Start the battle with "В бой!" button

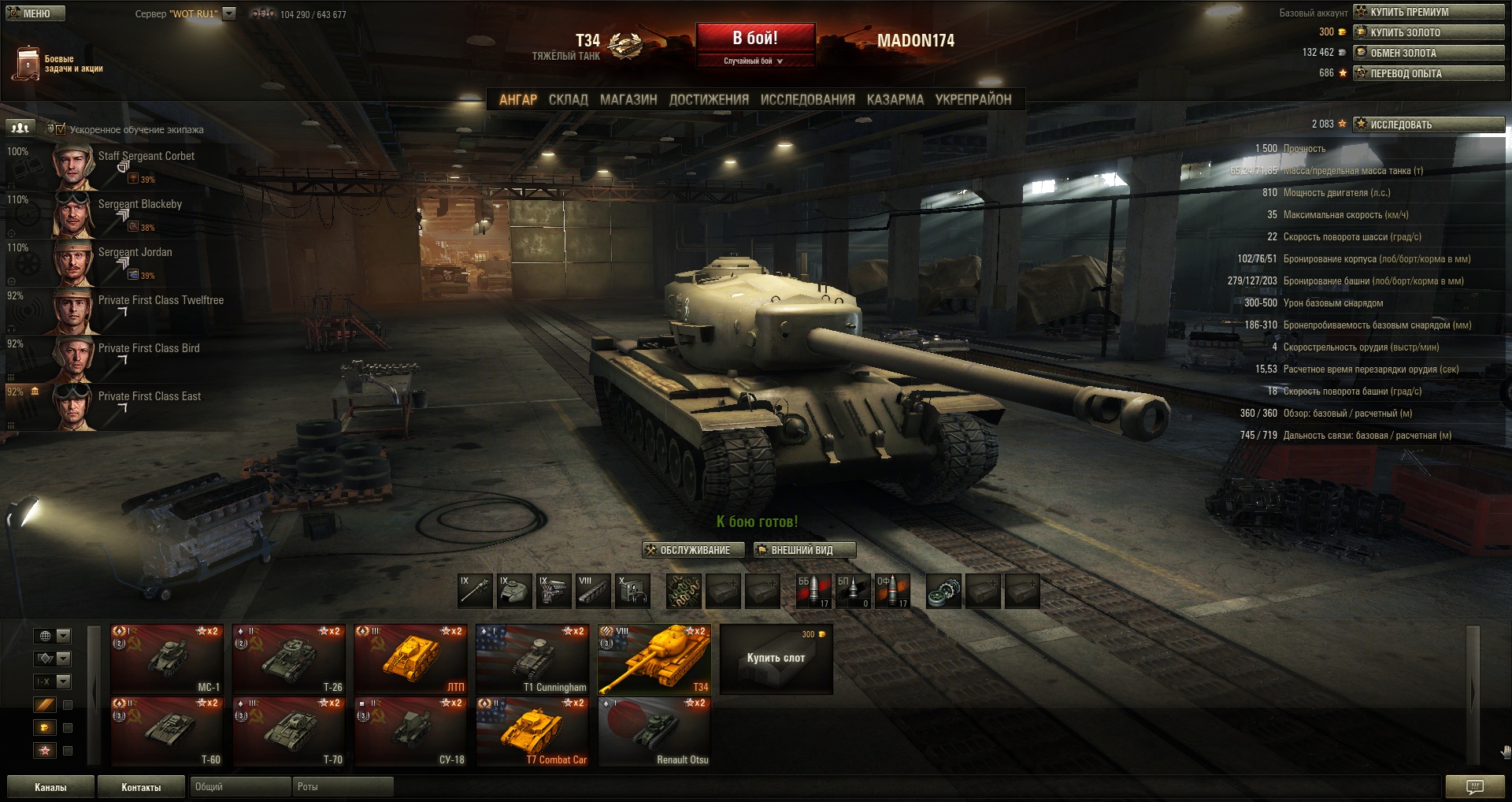tap(754, 39)
